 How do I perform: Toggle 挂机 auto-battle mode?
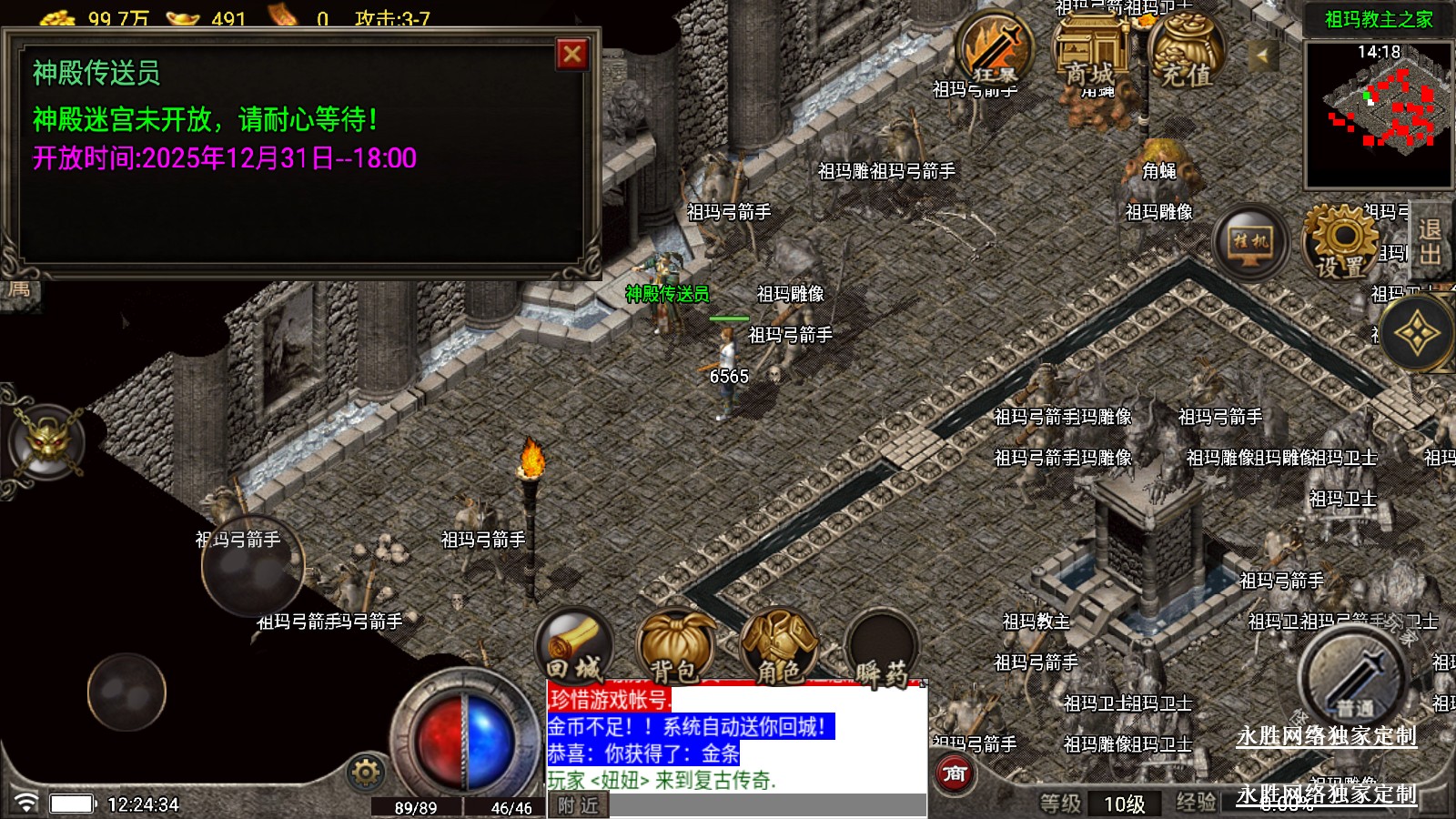[x=1250, y=242]
